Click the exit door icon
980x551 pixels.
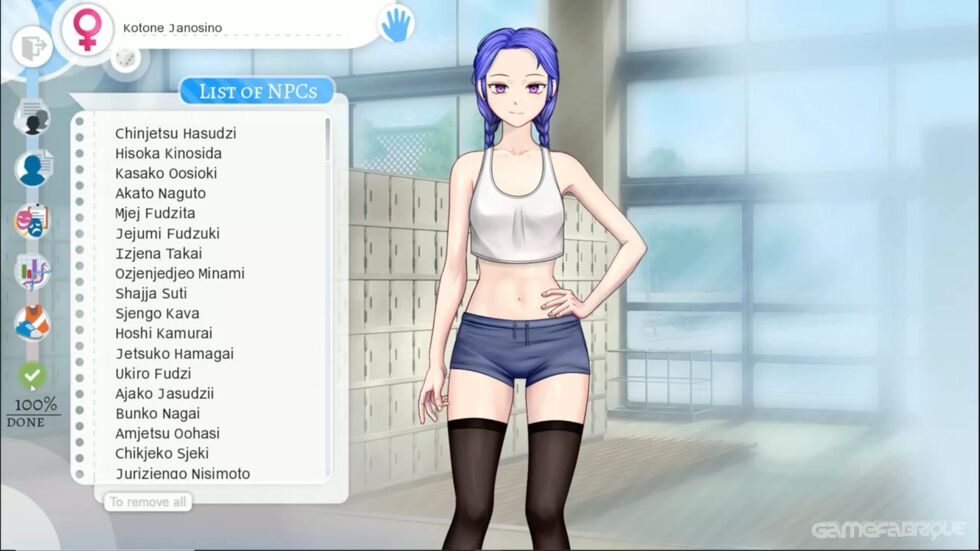point(33,45)
